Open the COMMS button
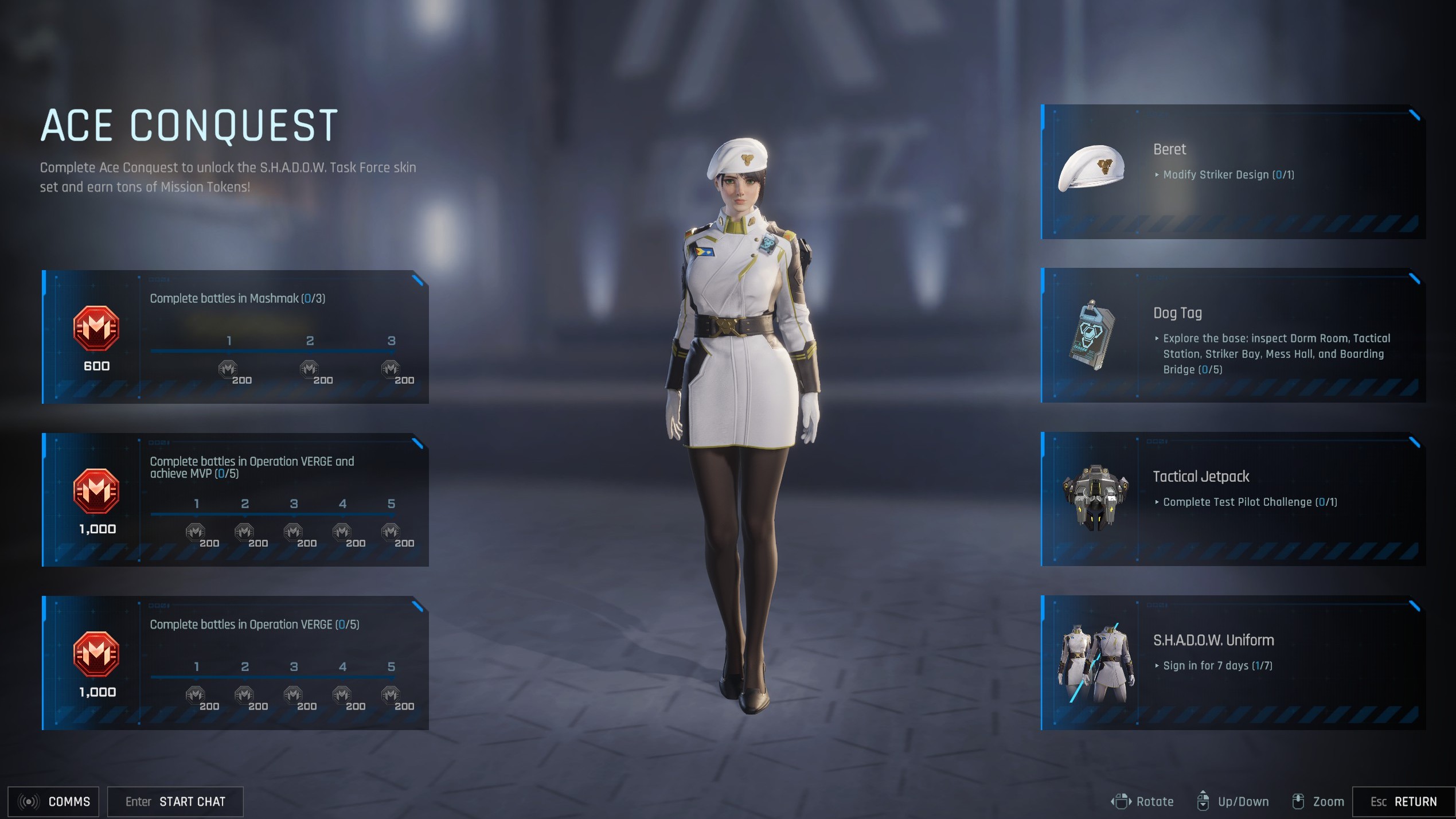This screenshot has width=1456, height=819. (53, 801)
